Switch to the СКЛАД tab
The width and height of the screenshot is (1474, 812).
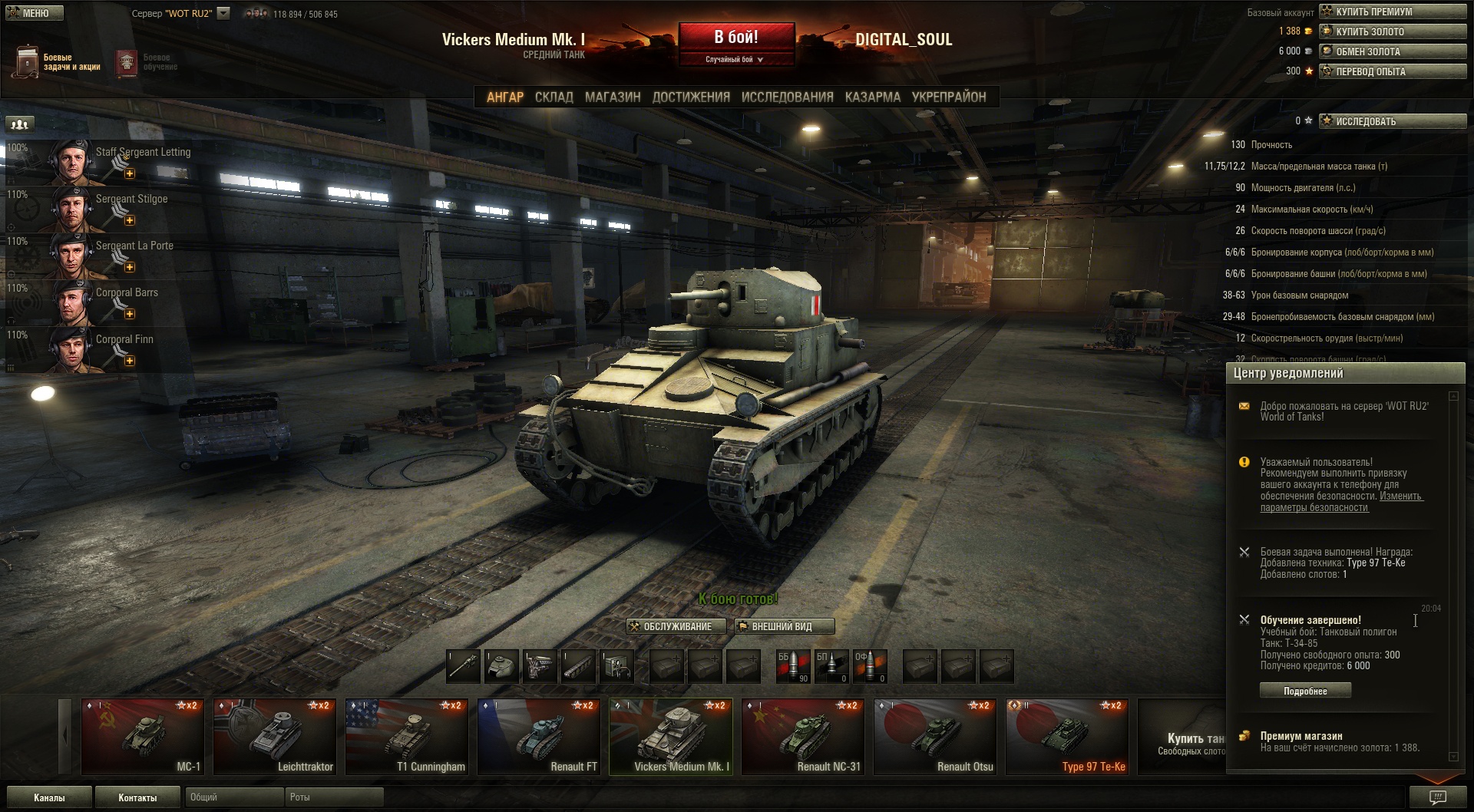tap(554, 97)
